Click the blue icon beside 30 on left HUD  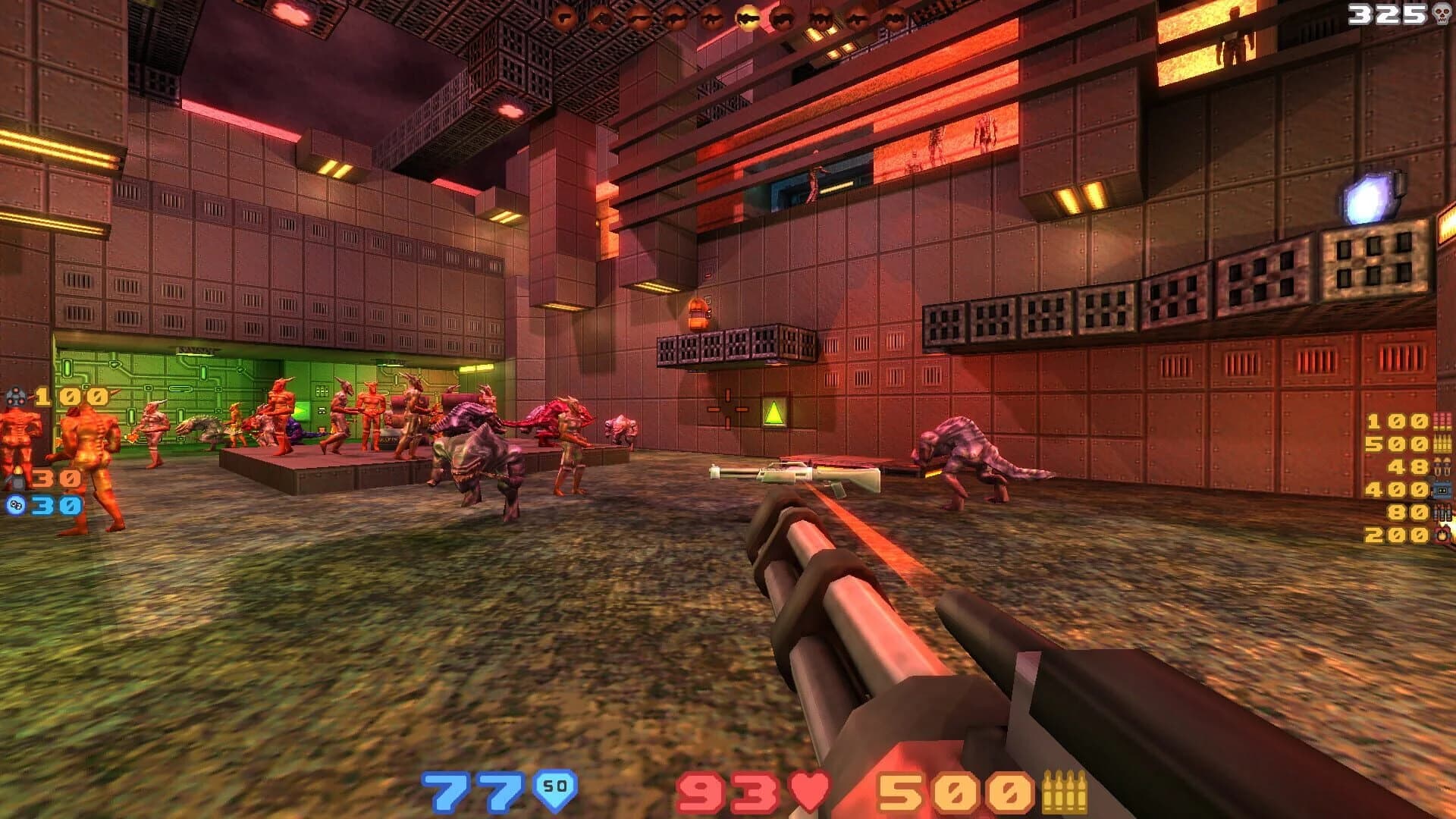pos(14,505)
